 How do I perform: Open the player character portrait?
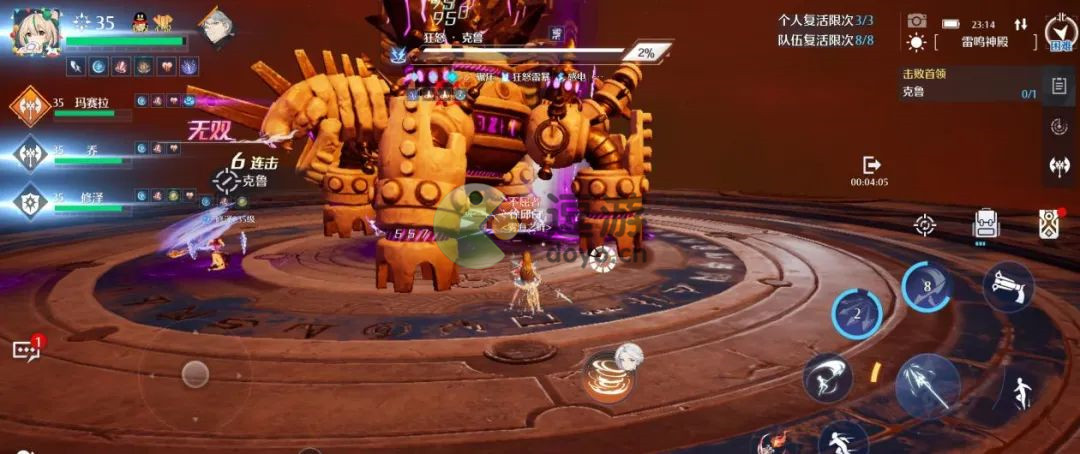click(x=36, y=31)
